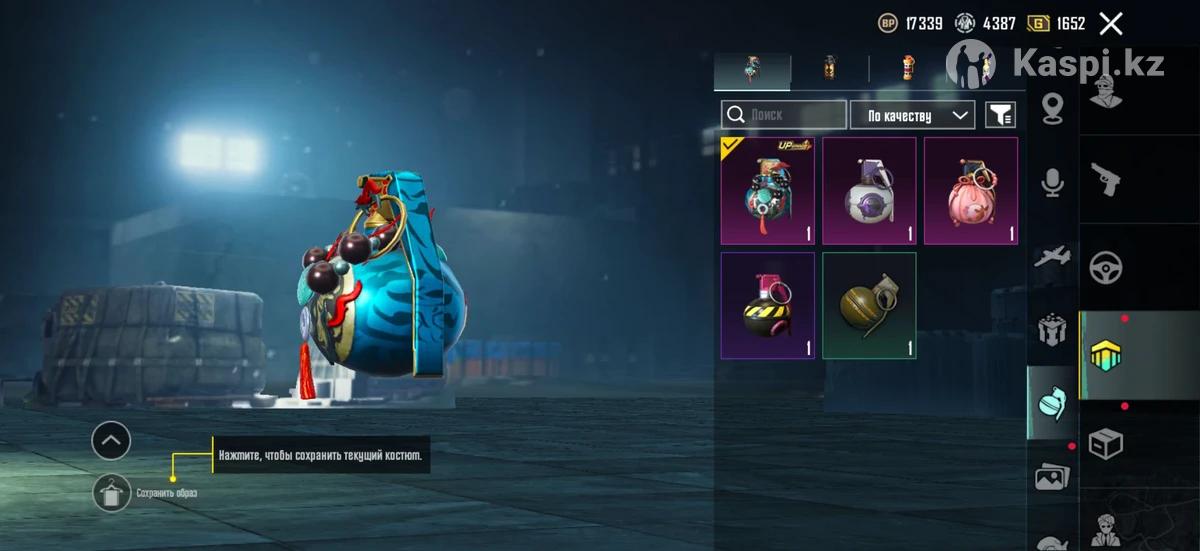
Task: Open the picture gallery category
Action: (x=1052, y=477)
